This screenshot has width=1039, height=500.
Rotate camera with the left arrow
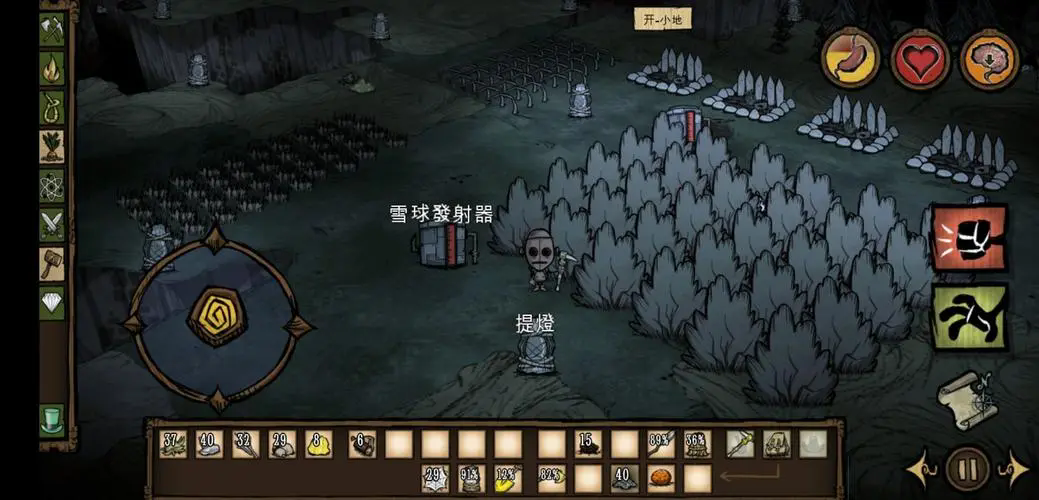[918, 468]
